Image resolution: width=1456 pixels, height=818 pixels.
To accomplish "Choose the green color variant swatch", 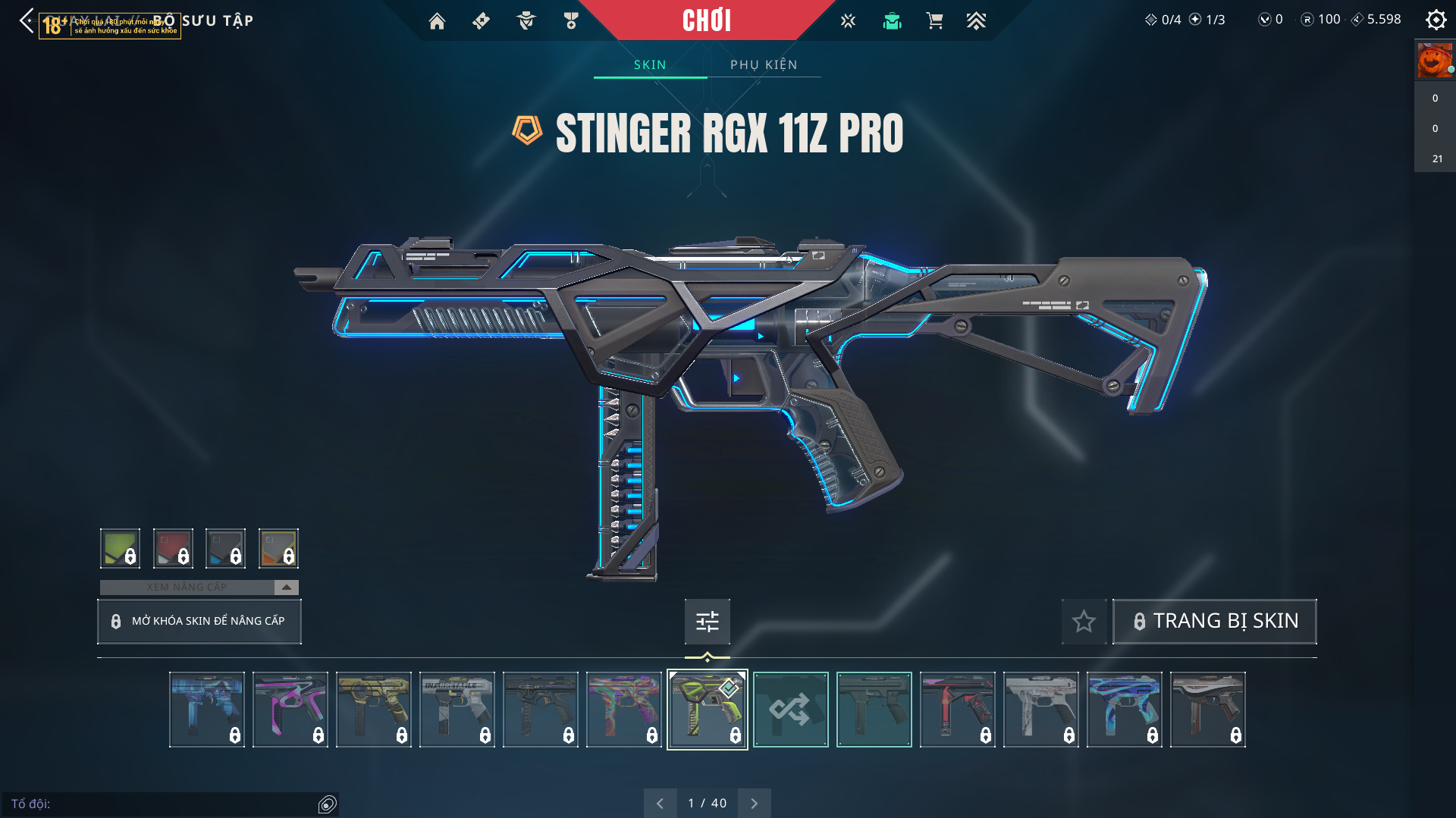I will (x=120, y=548).
